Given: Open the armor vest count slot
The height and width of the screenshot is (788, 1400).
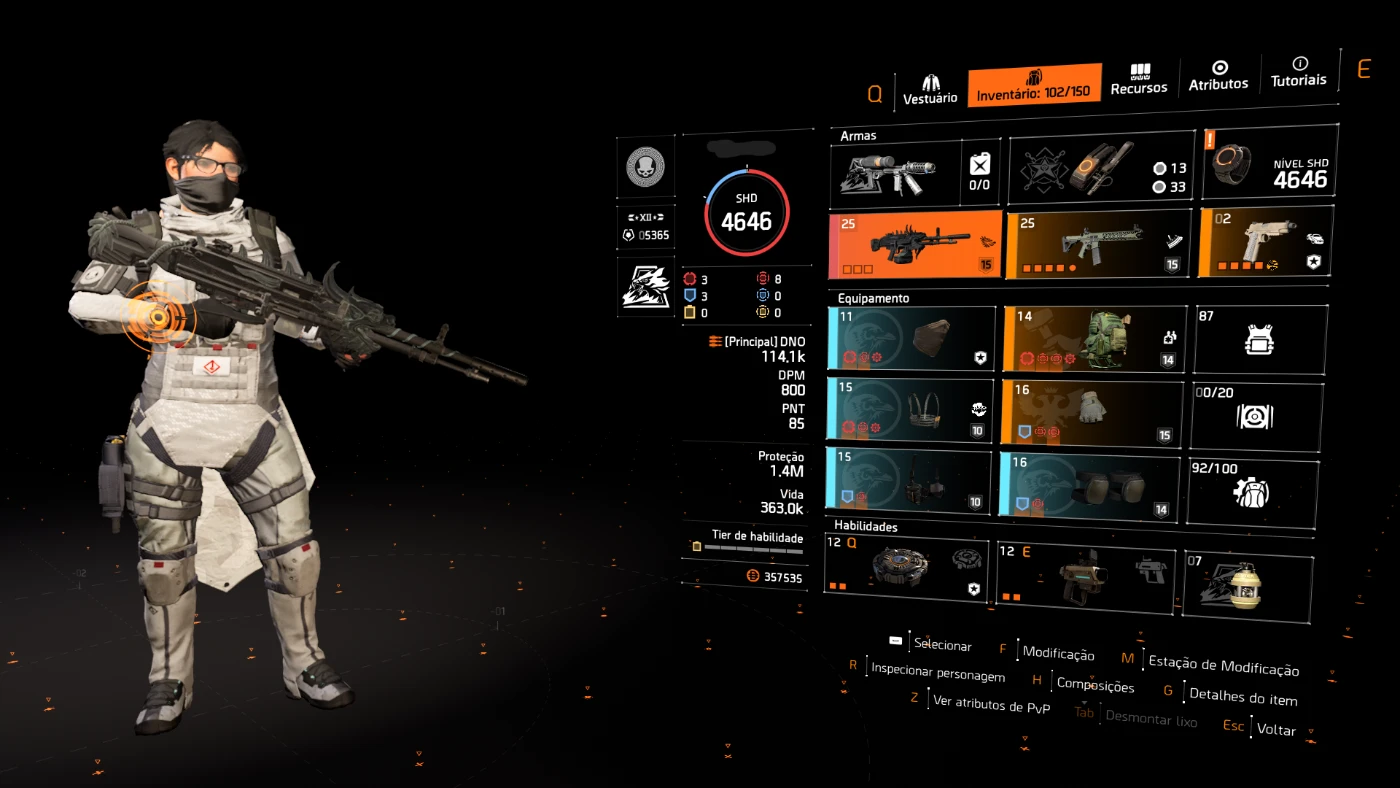Looking at the screenshot, I should 1260,339.
